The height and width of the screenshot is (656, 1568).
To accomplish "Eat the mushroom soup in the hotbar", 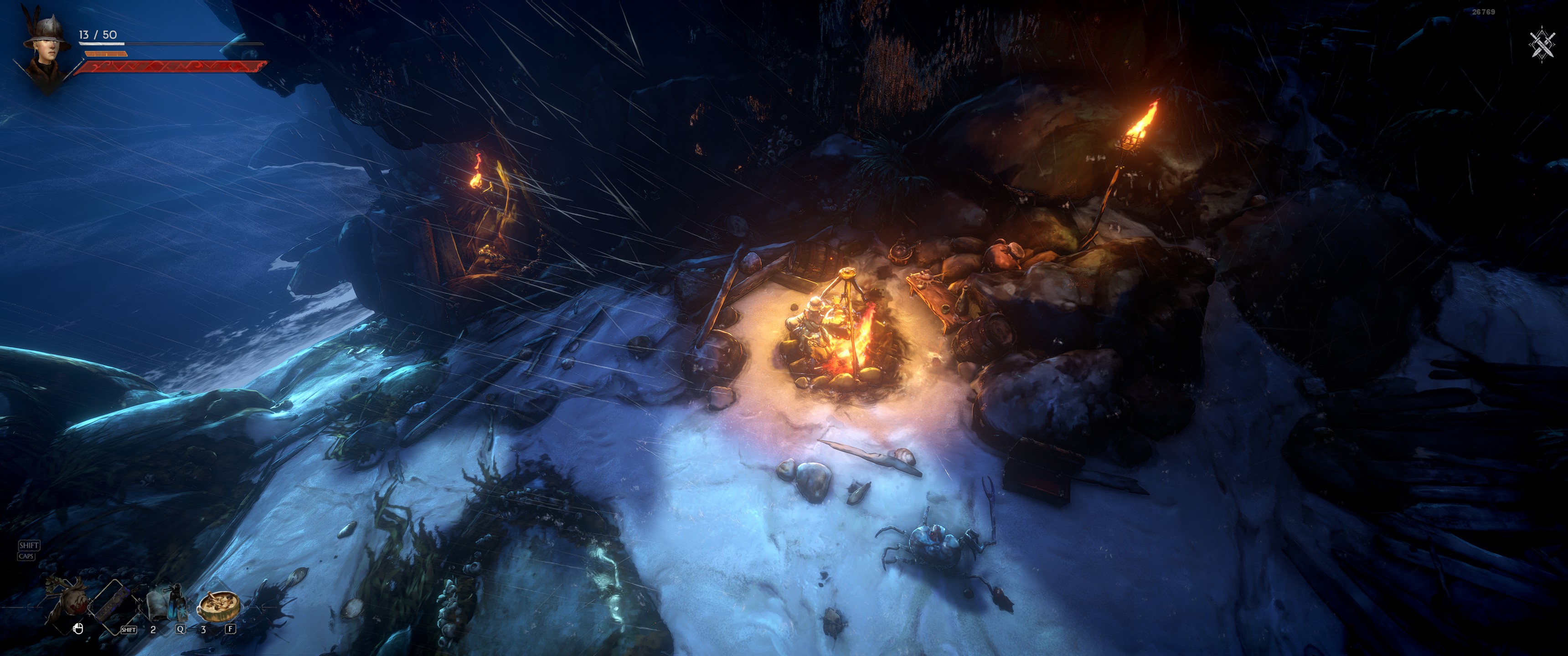I will click(x=218, y=604).
